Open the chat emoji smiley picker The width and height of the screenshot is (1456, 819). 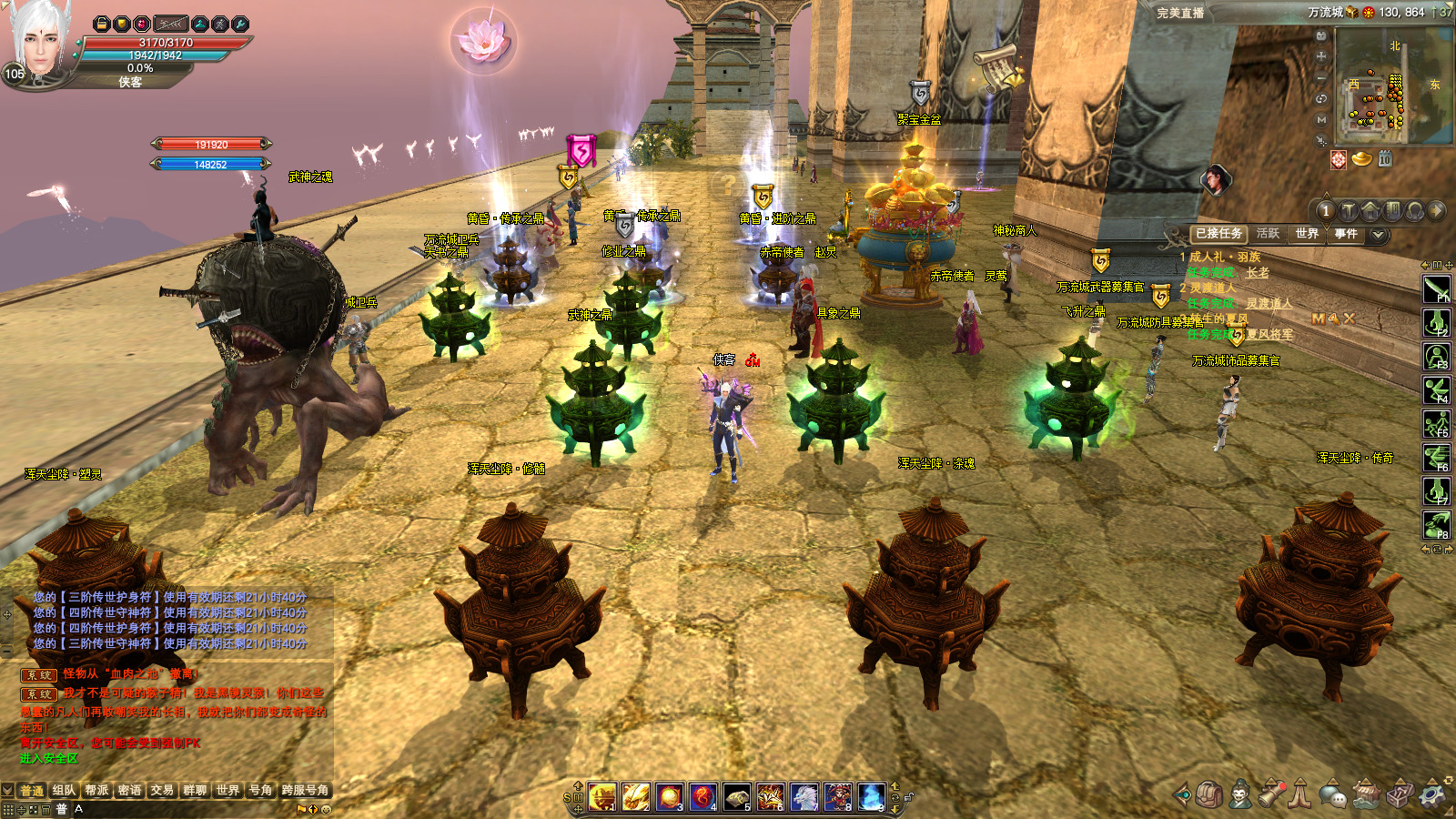pos(326,809)
